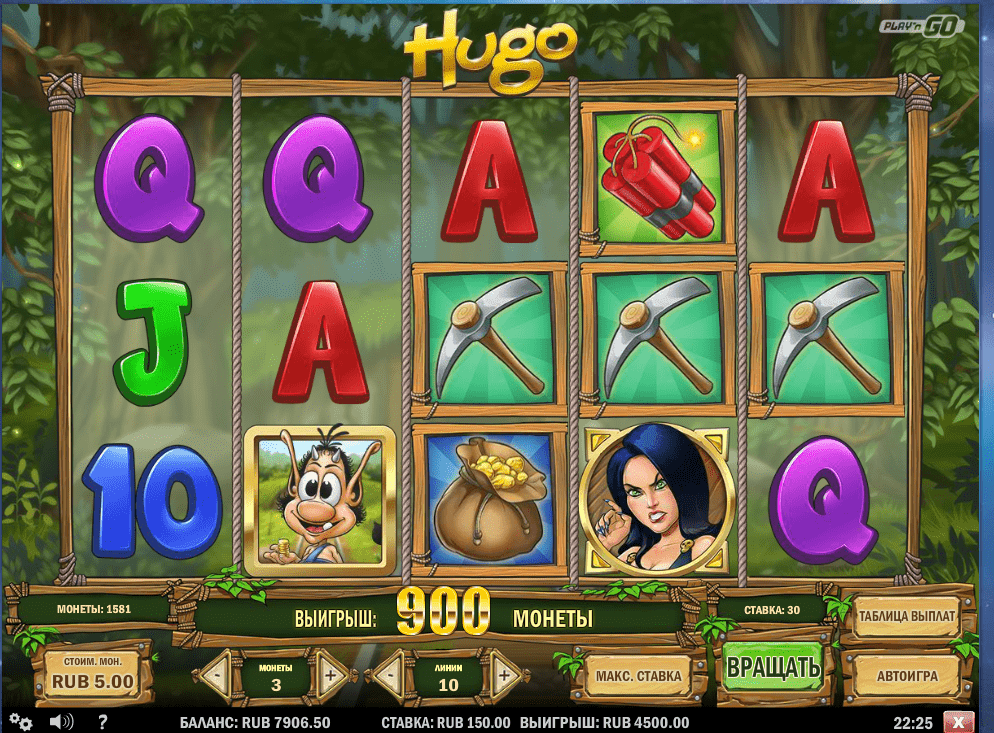Decrease the МОНЕТЫ coin count
994x733 pixels.
[x=216, y=675]
